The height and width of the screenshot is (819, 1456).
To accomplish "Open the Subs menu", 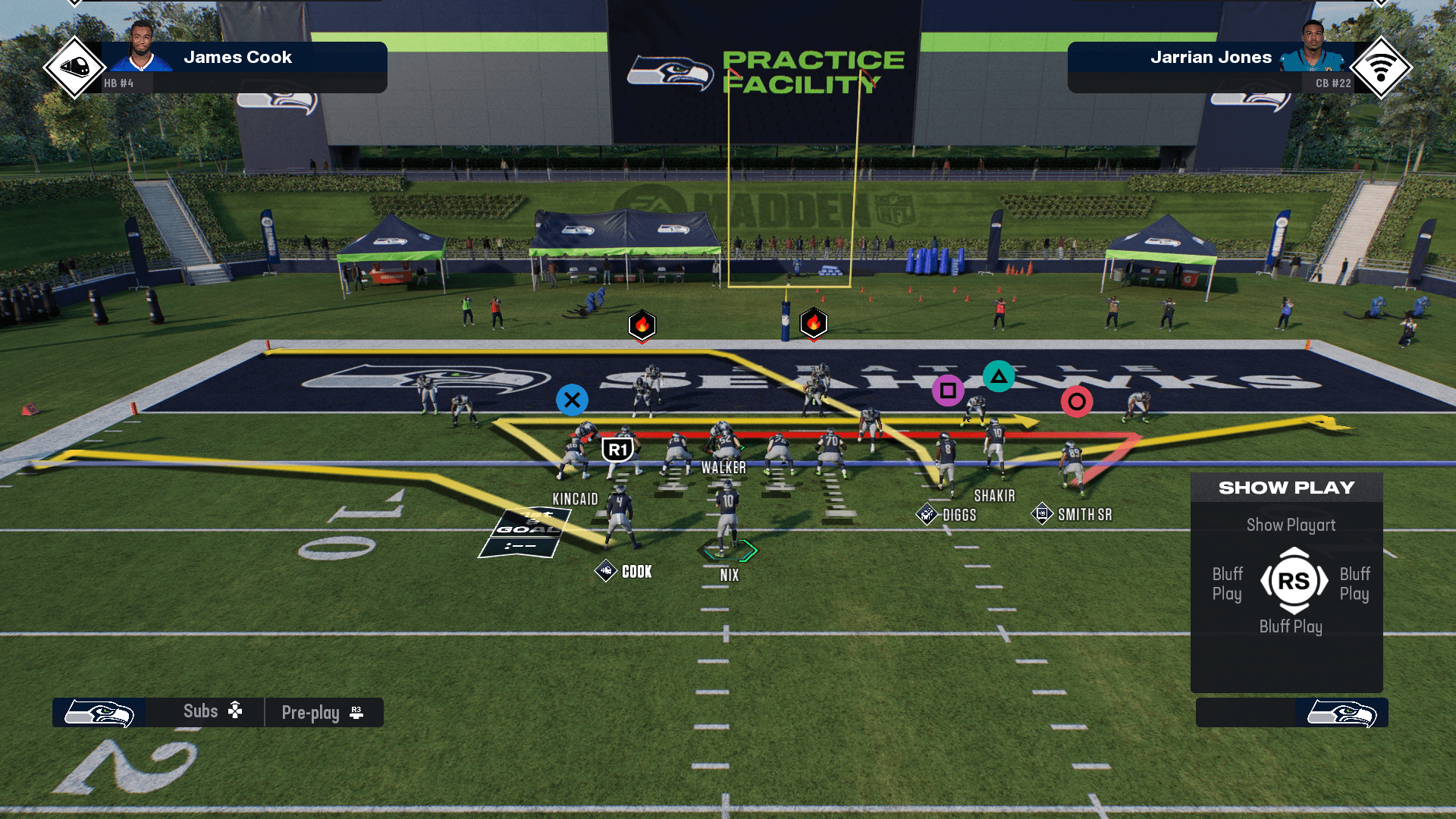I will (212, 711).
